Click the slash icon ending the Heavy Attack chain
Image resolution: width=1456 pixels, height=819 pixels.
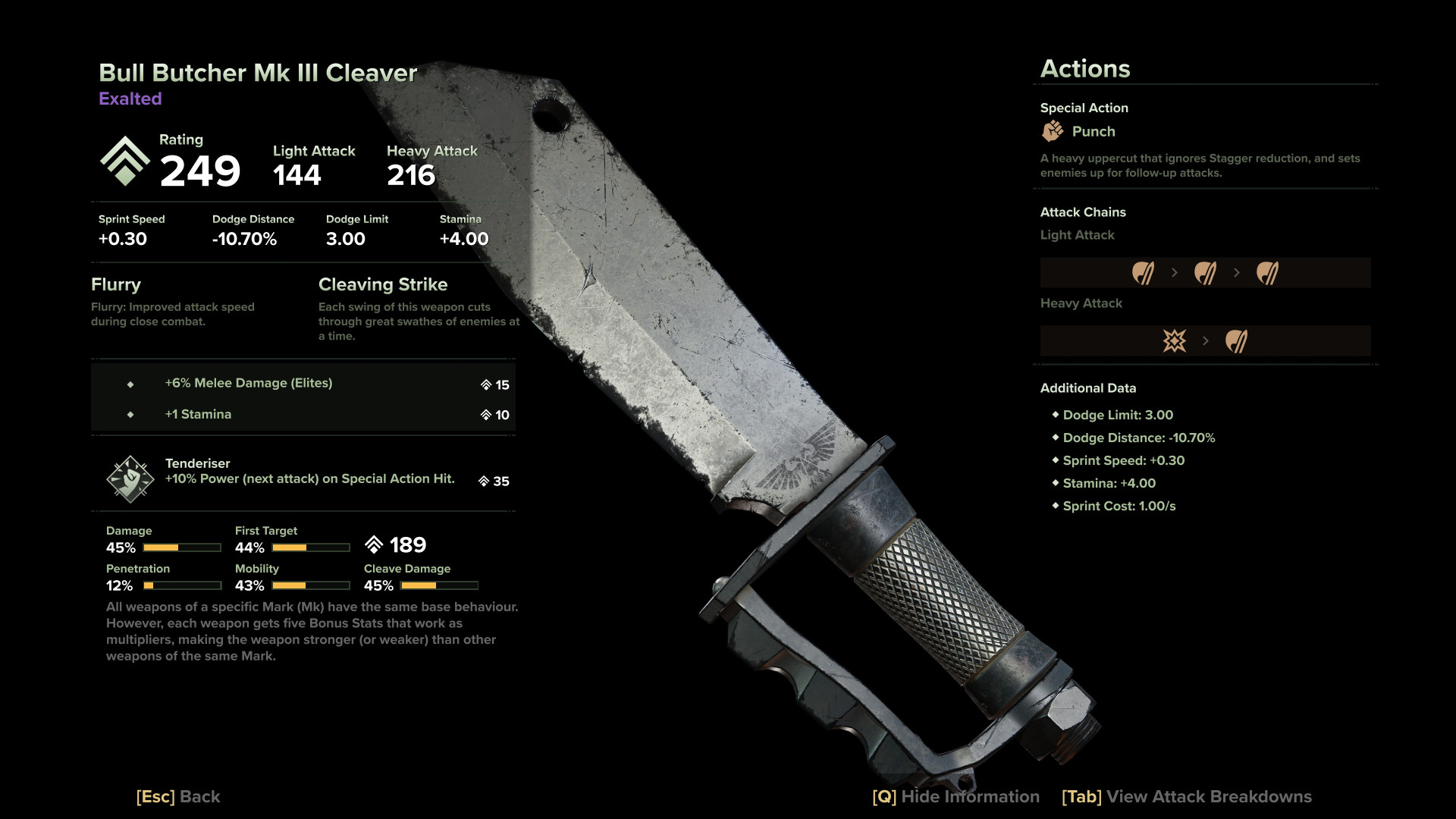[1235, 340]
